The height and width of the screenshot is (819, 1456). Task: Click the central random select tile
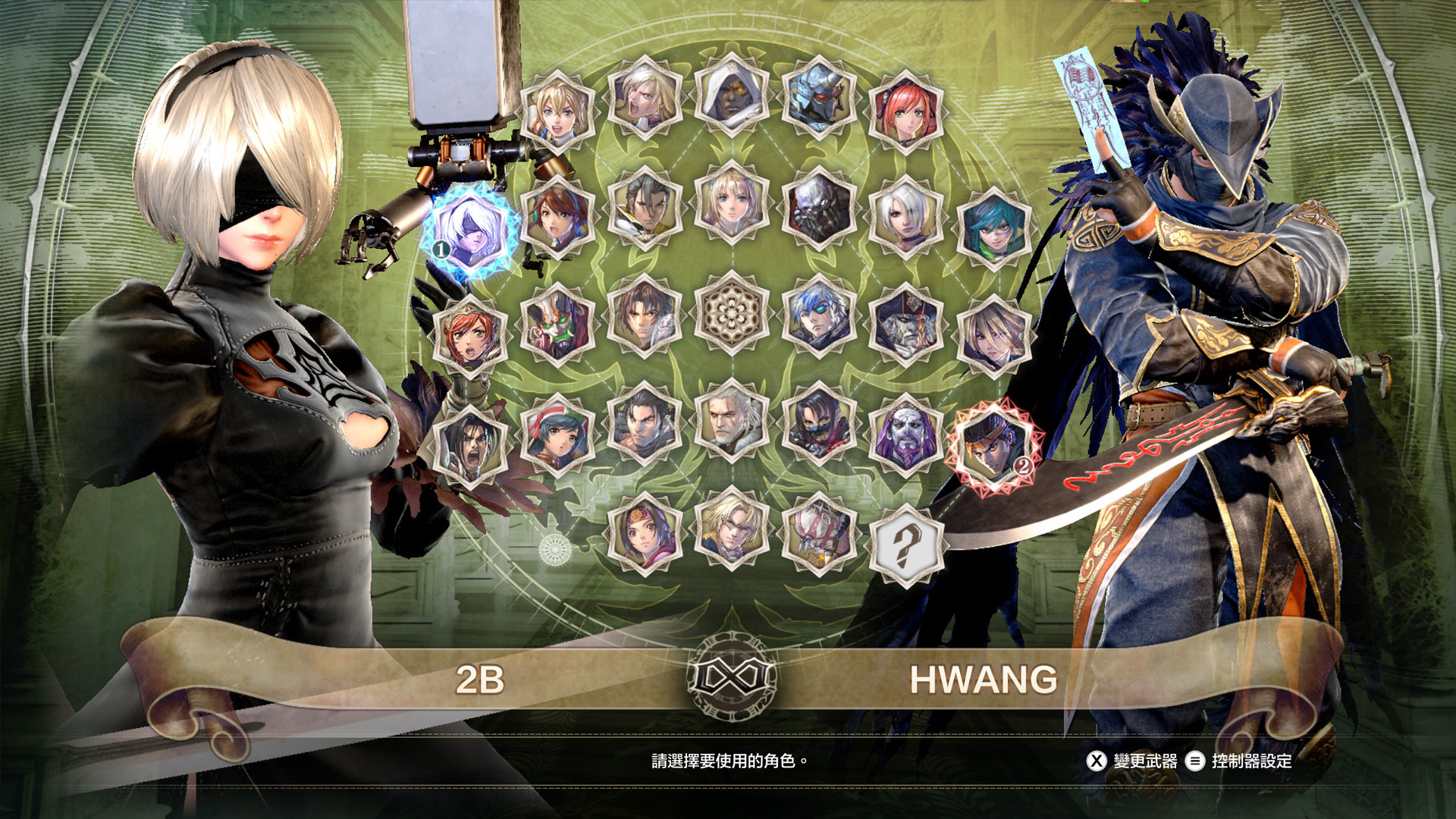732,312
